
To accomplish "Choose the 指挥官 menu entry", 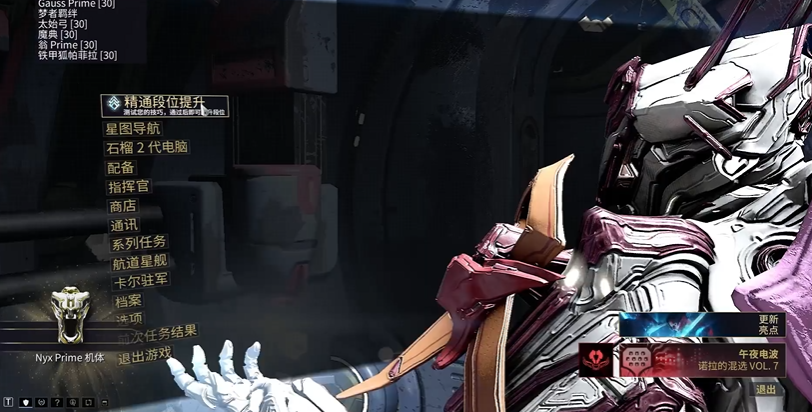I will (x=128, y=186).
